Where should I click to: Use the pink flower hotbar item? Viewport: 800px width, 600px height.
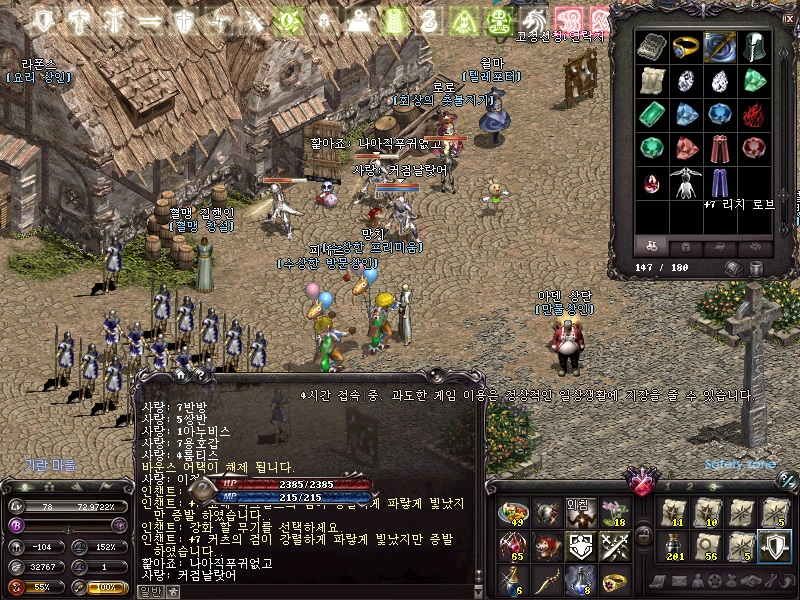[613, 513]
